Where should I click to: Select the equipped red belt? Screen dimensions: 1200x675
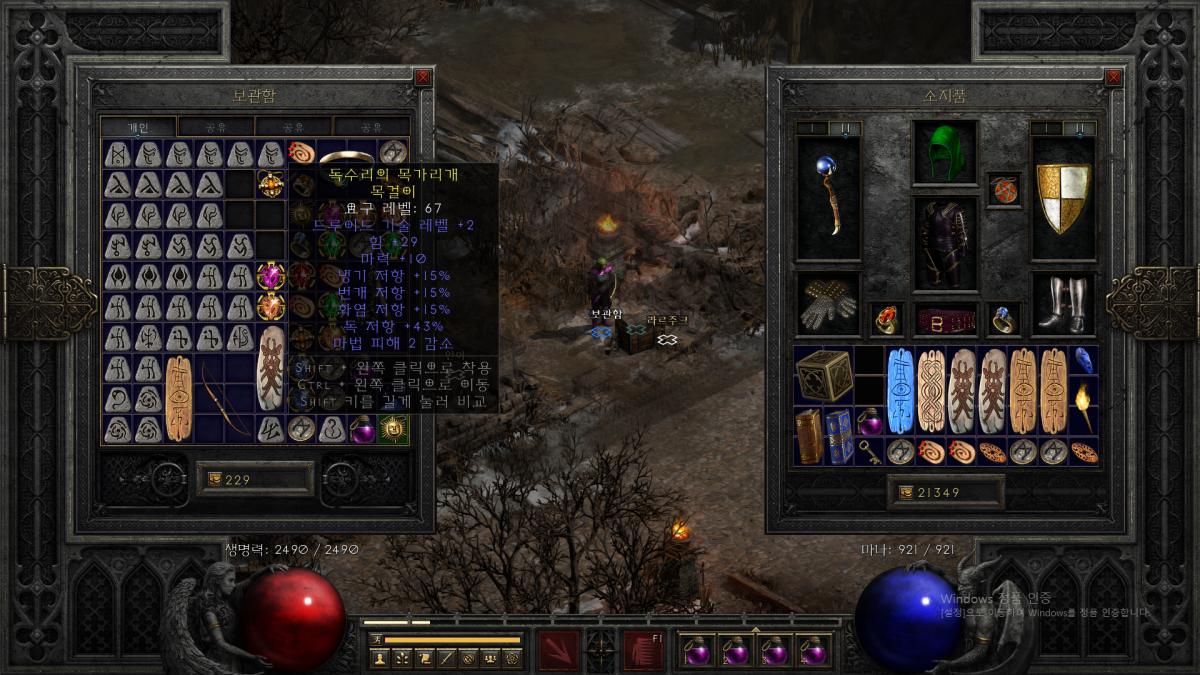coord(944,320)
